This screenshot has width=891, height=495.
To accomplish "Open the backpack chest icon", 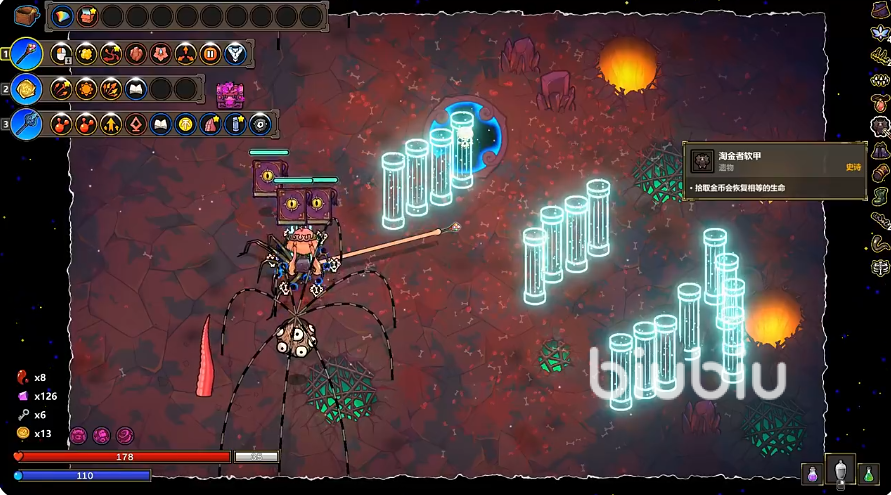I will [27, 16].
